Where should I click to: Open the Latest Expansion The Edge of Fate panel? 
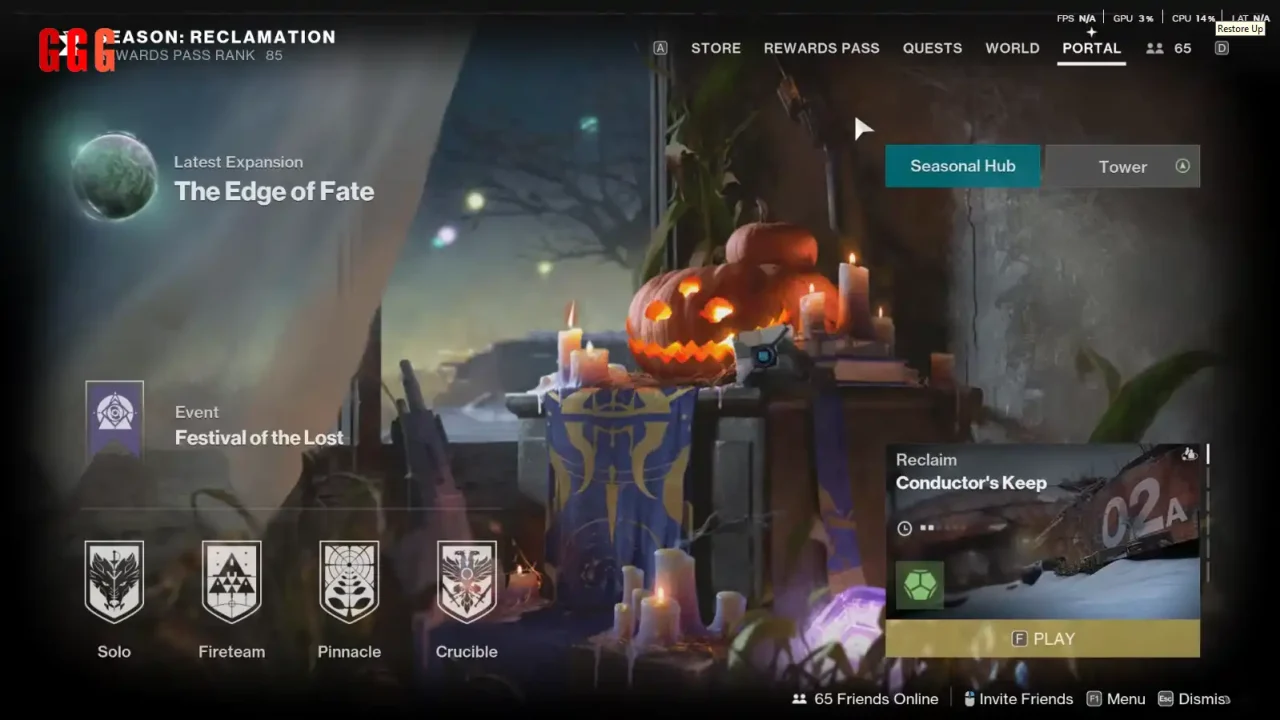[274, 190]
